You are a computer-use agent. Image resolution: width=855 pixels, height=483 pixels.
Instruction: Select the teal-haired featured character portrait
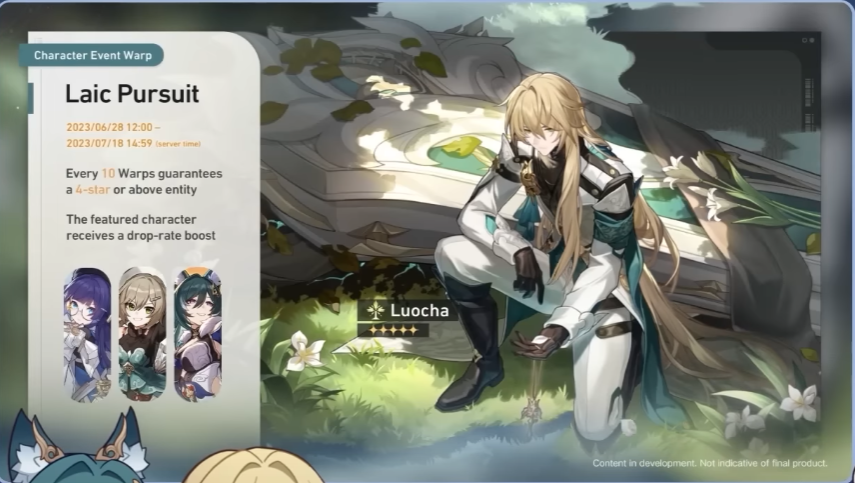197,333
